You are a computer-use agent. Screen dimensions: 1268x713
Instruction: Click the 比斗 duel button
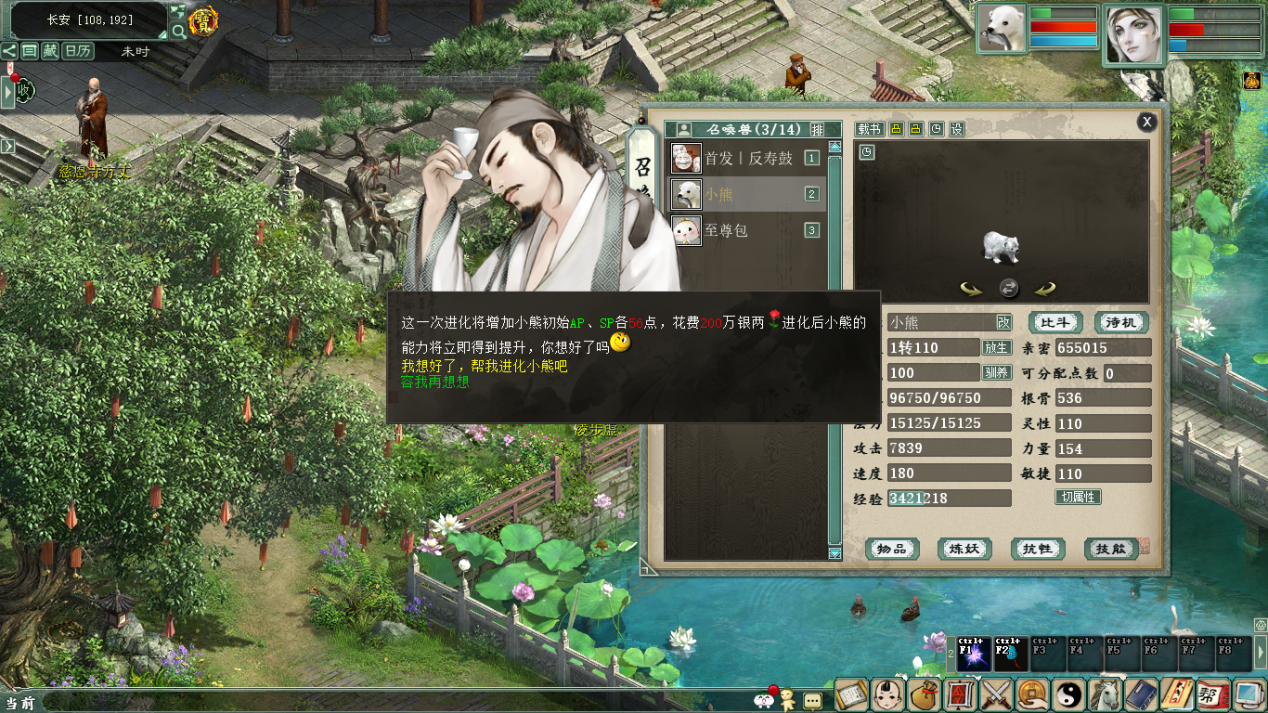(1056, 322)
